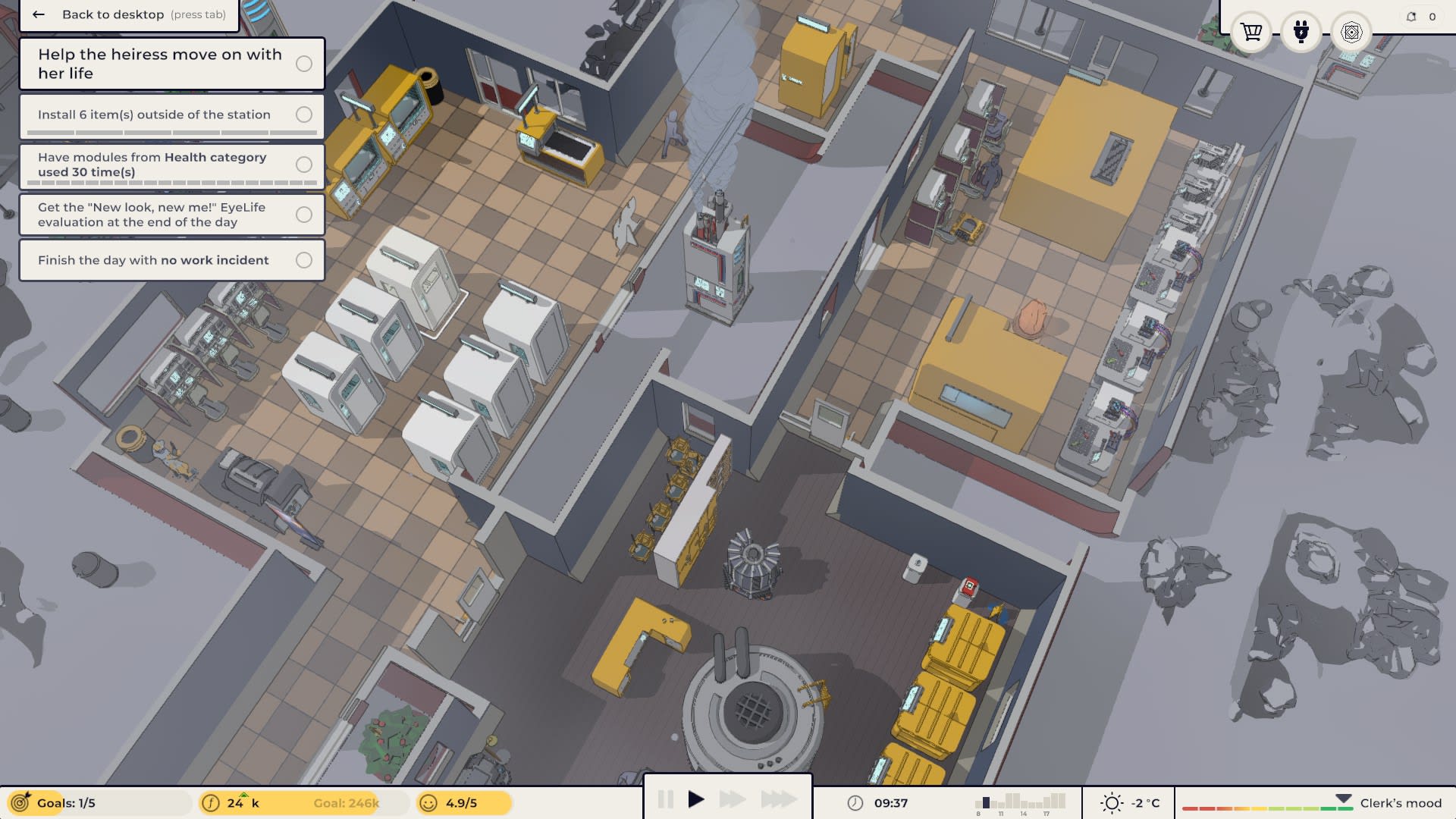Open the "New look, new me!" EyeLife objective
Screen dimensions: 1456x819
[x=172, y=215]
